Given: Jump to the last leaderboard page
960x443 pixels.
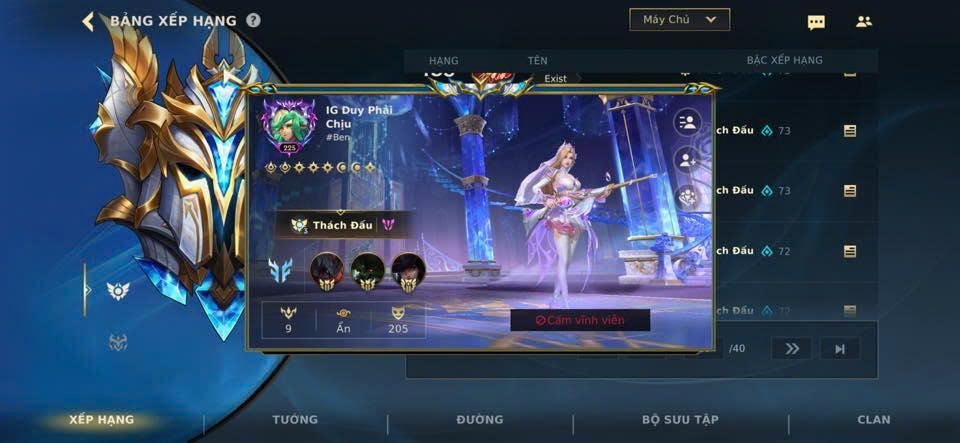Looking at the screenshot, I should click(x=840, y=348).
